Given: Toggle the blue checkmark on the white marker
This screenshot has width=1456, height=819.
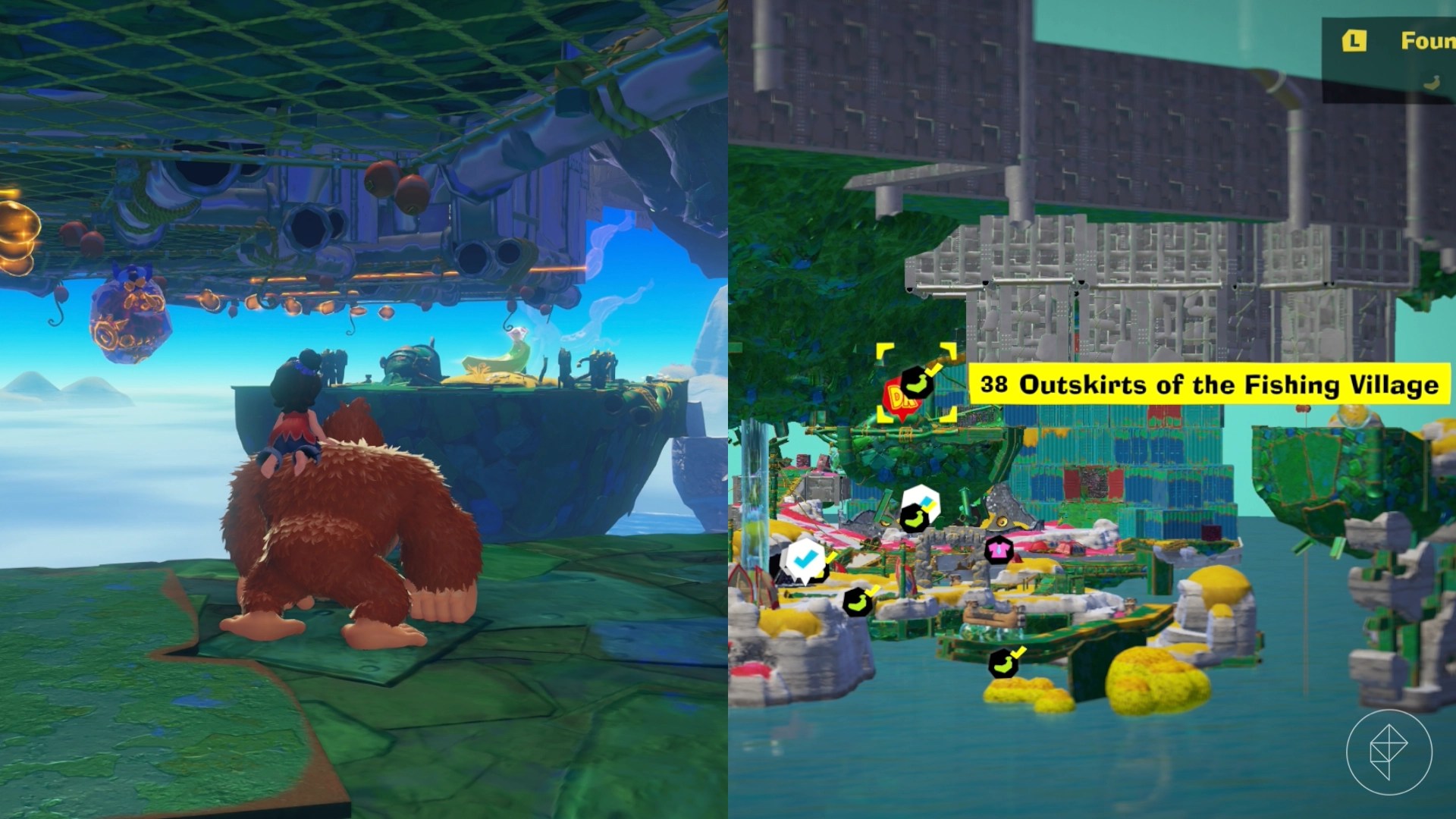Looking at the screenshot, I should coord(807,558).
